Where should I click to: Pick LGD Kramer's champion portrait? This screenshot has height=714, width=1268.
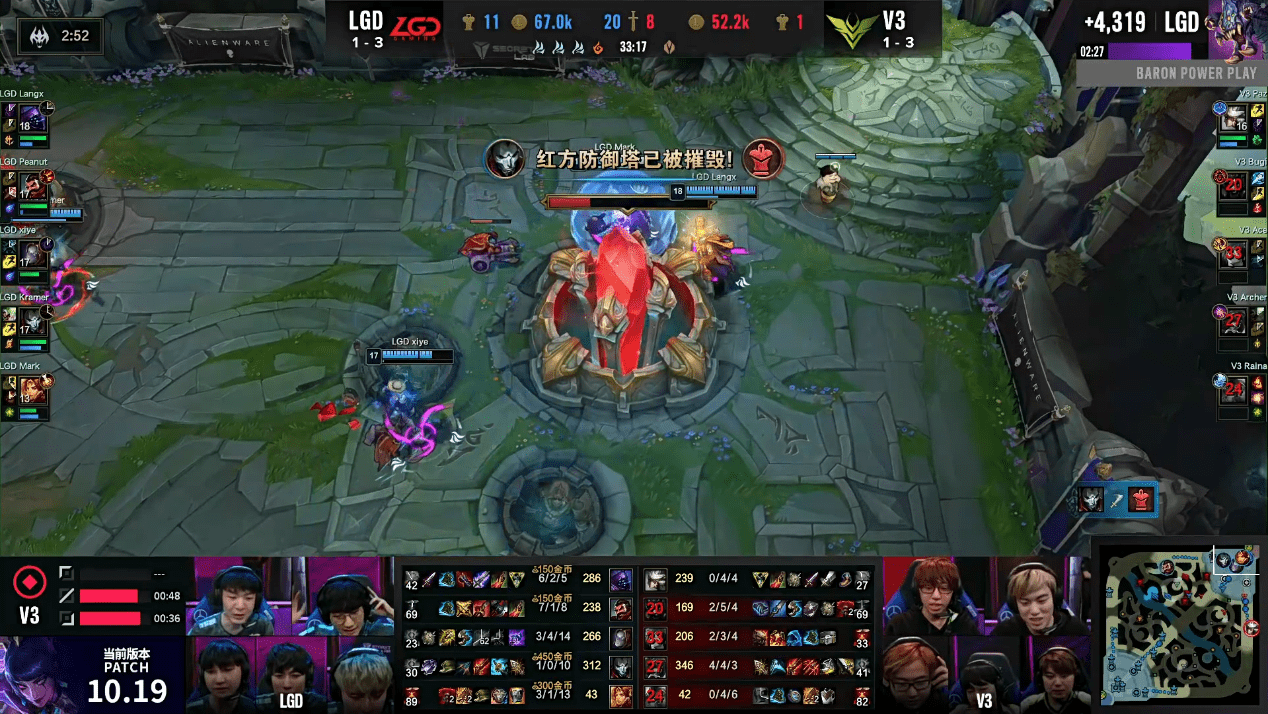pos(33,323)
